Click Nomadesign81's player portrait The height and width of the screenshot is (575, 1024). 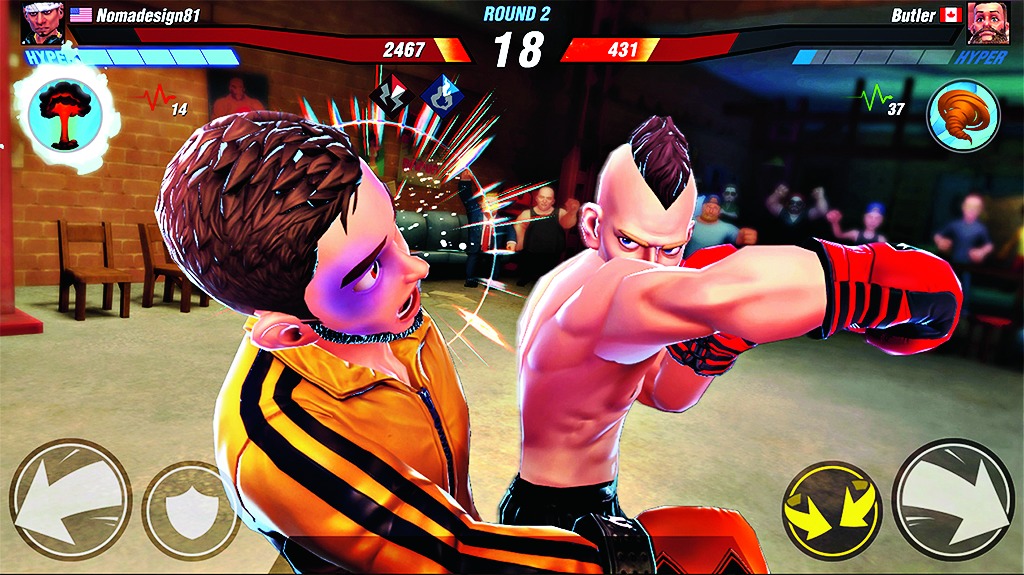tap(43, 21)
